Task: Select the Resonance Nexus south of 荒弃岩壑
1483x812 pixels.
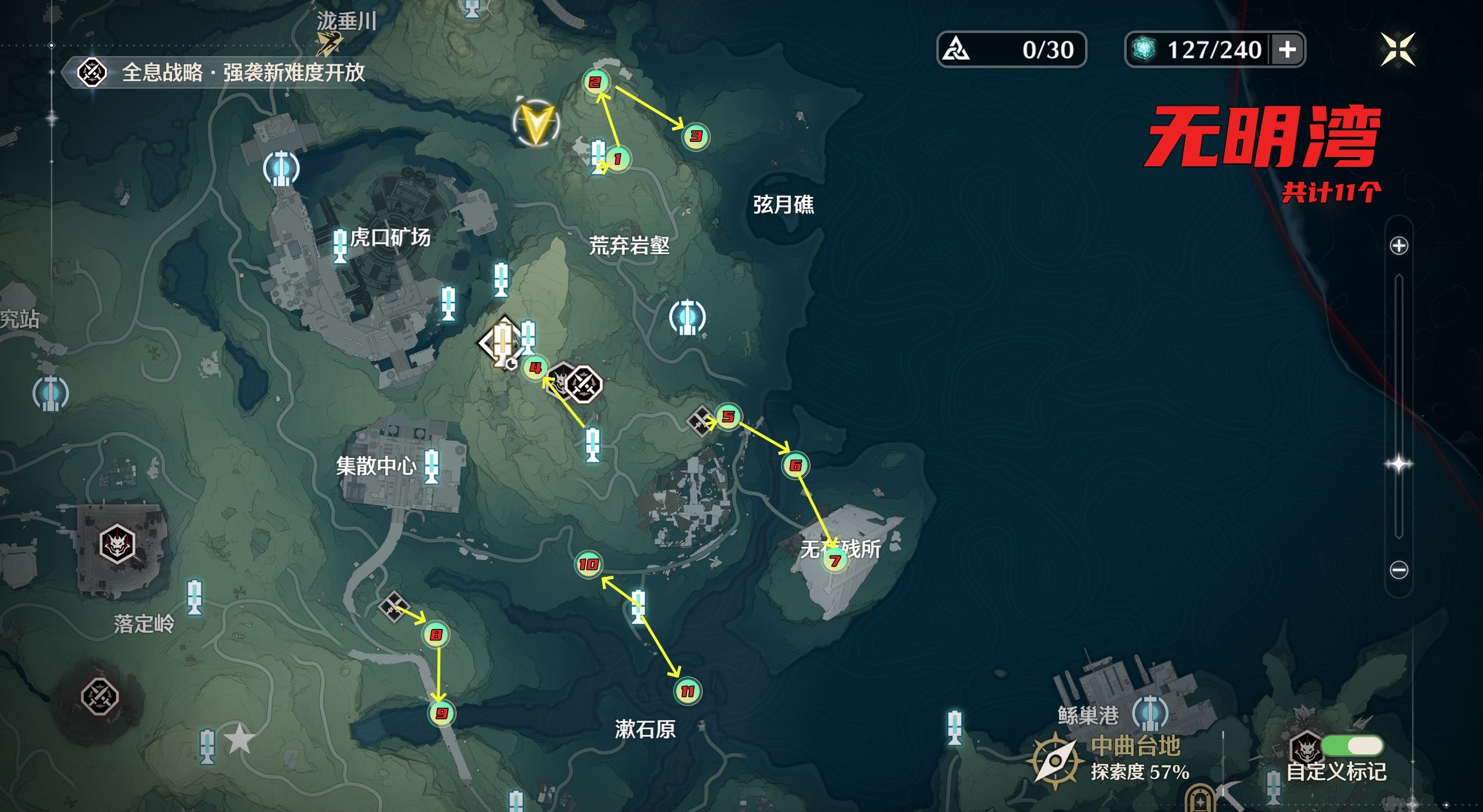Action: [x=687, y=317]
